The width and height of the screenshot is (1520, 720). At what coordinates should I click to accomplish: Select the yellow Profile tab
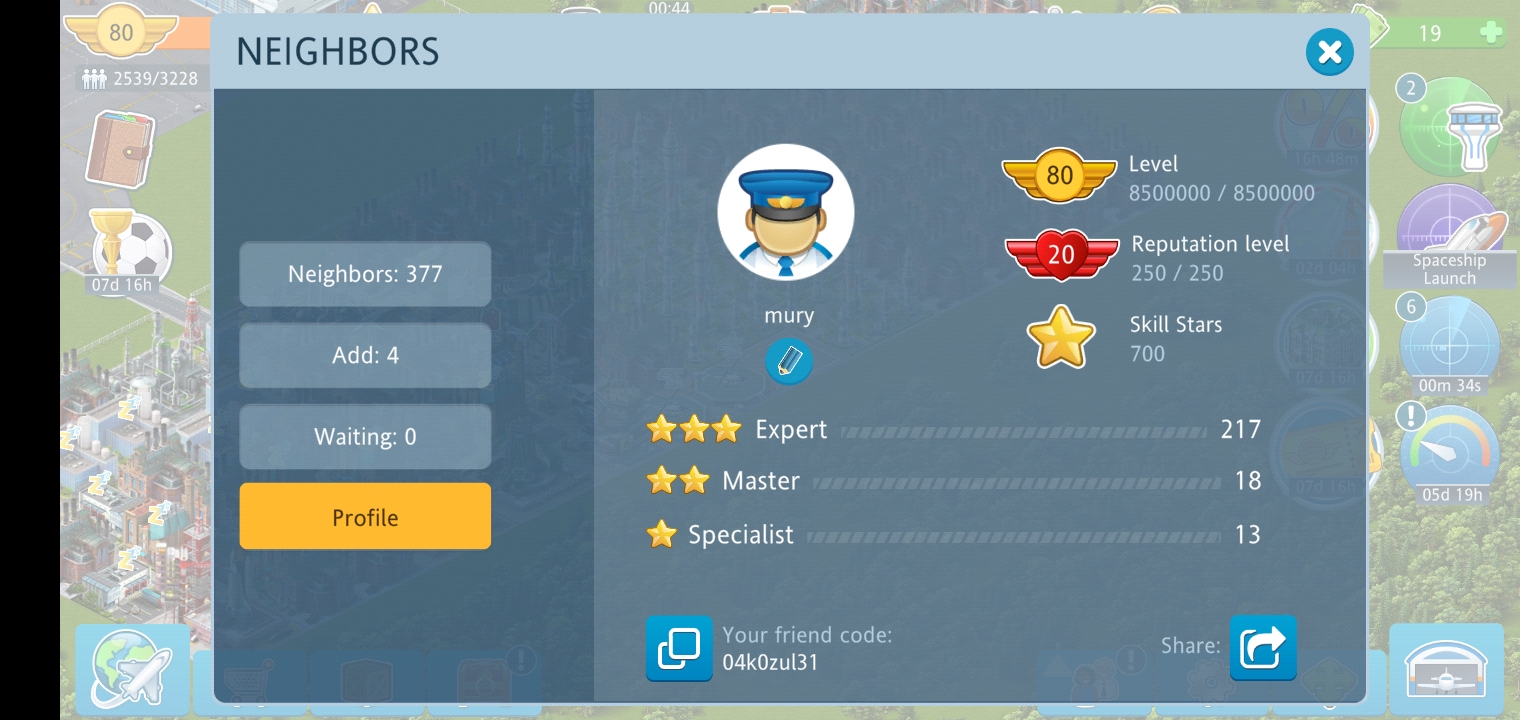click(365, 517)
